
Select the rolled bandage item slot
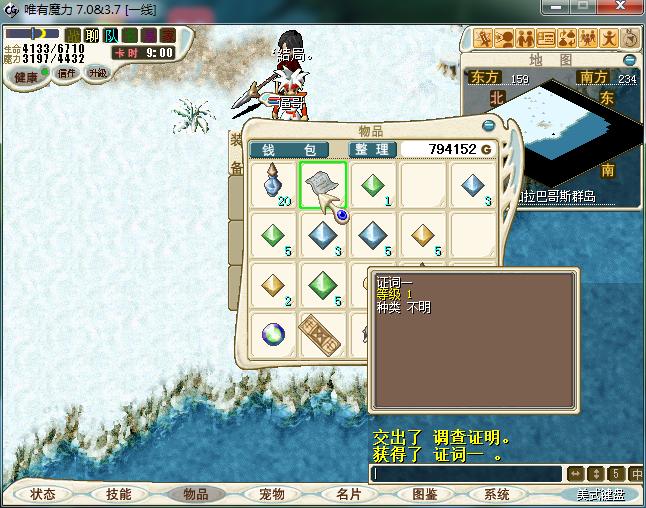(x=323, y=333)
